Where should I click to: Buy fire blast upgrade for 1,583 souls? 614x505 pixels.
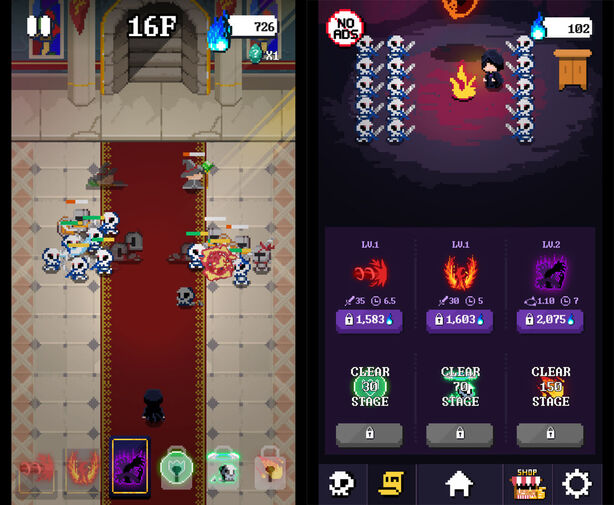coord(369,320)
